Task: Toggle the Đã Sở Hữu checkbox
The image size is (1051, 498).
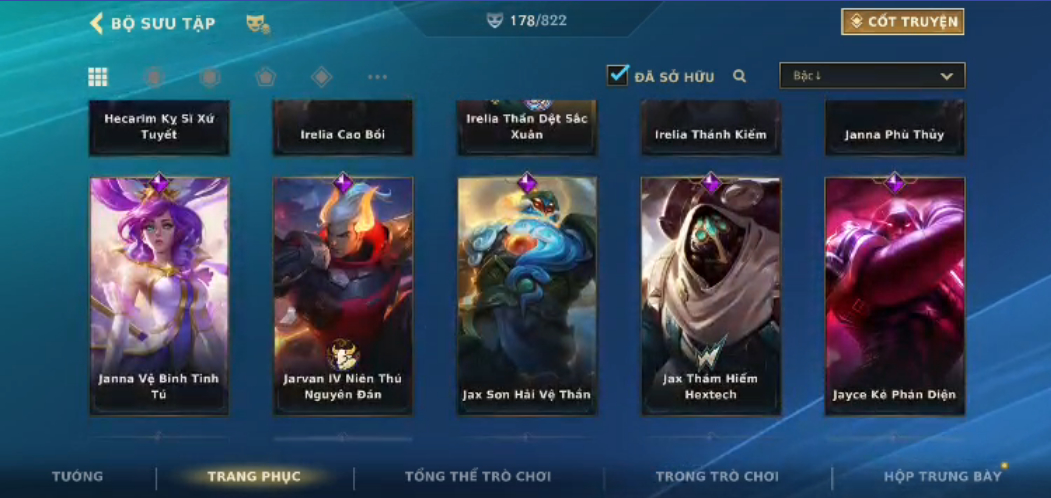Action: click(x=618, y=75)
